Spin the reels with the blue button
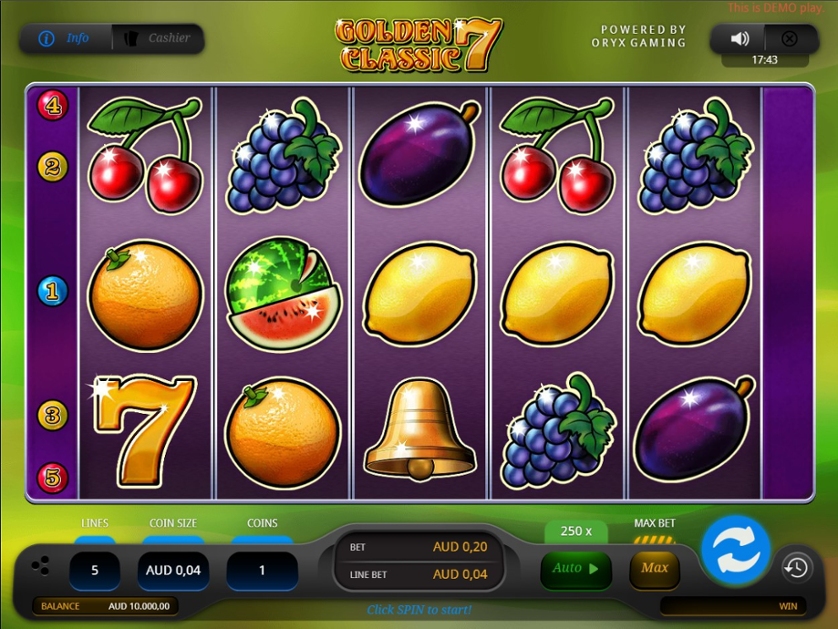The width and height of the screenshot is (838, 629). click(735, 549)
